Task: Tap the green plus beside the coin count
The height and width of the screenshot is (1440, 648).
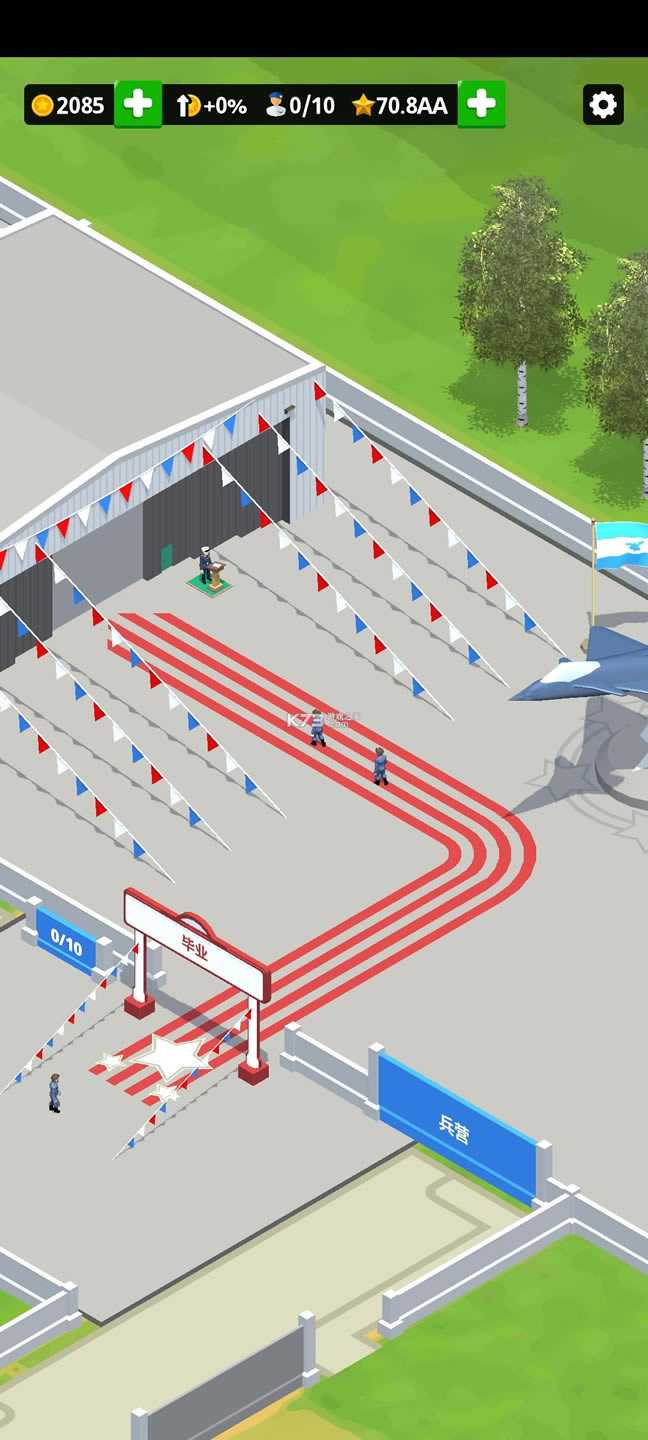Action: (138, 105)
